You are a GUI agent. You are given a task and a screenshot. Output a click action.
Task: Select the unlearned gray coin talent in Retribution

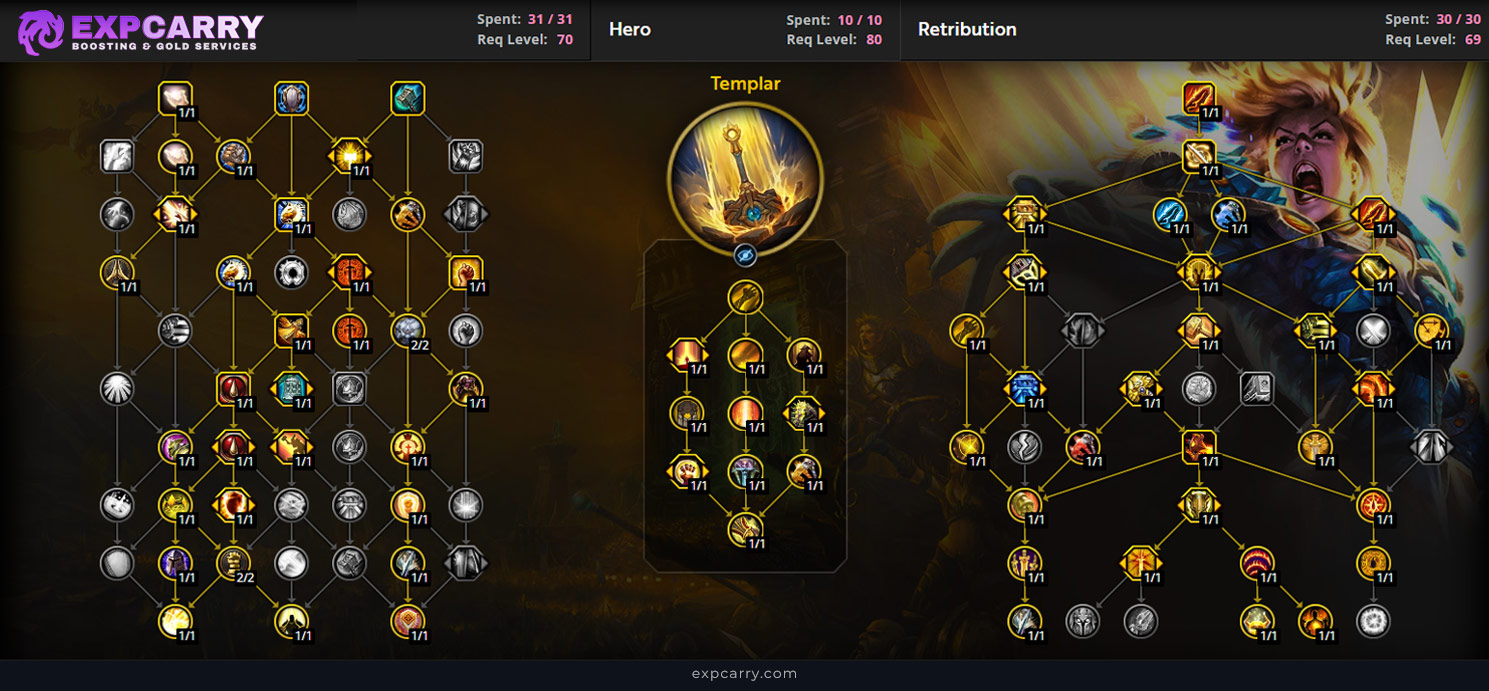click(1198, 388)
